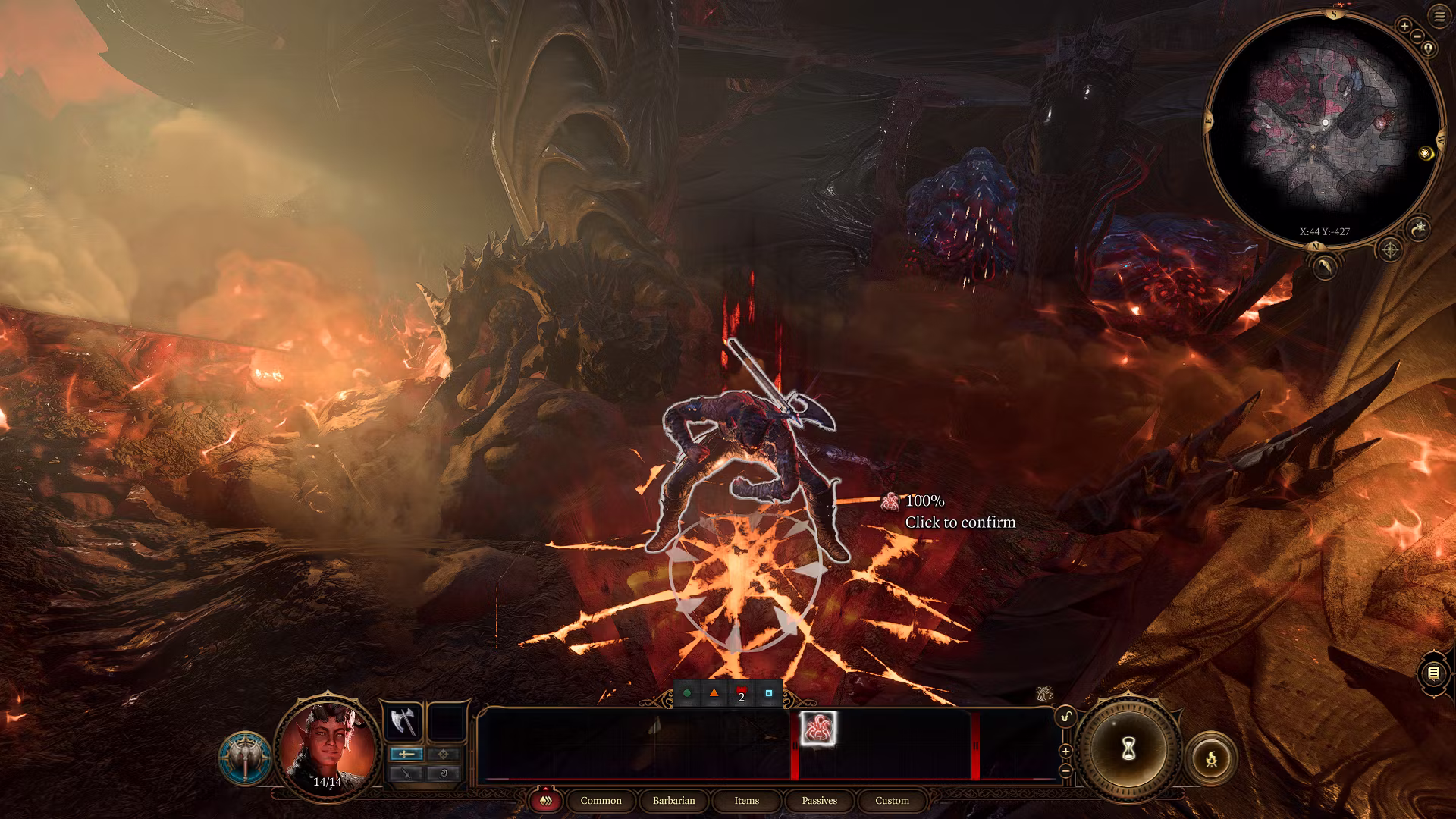Select the melee weapon set toggle
The width and height of the screenshot is (1456, 819).
406,754
